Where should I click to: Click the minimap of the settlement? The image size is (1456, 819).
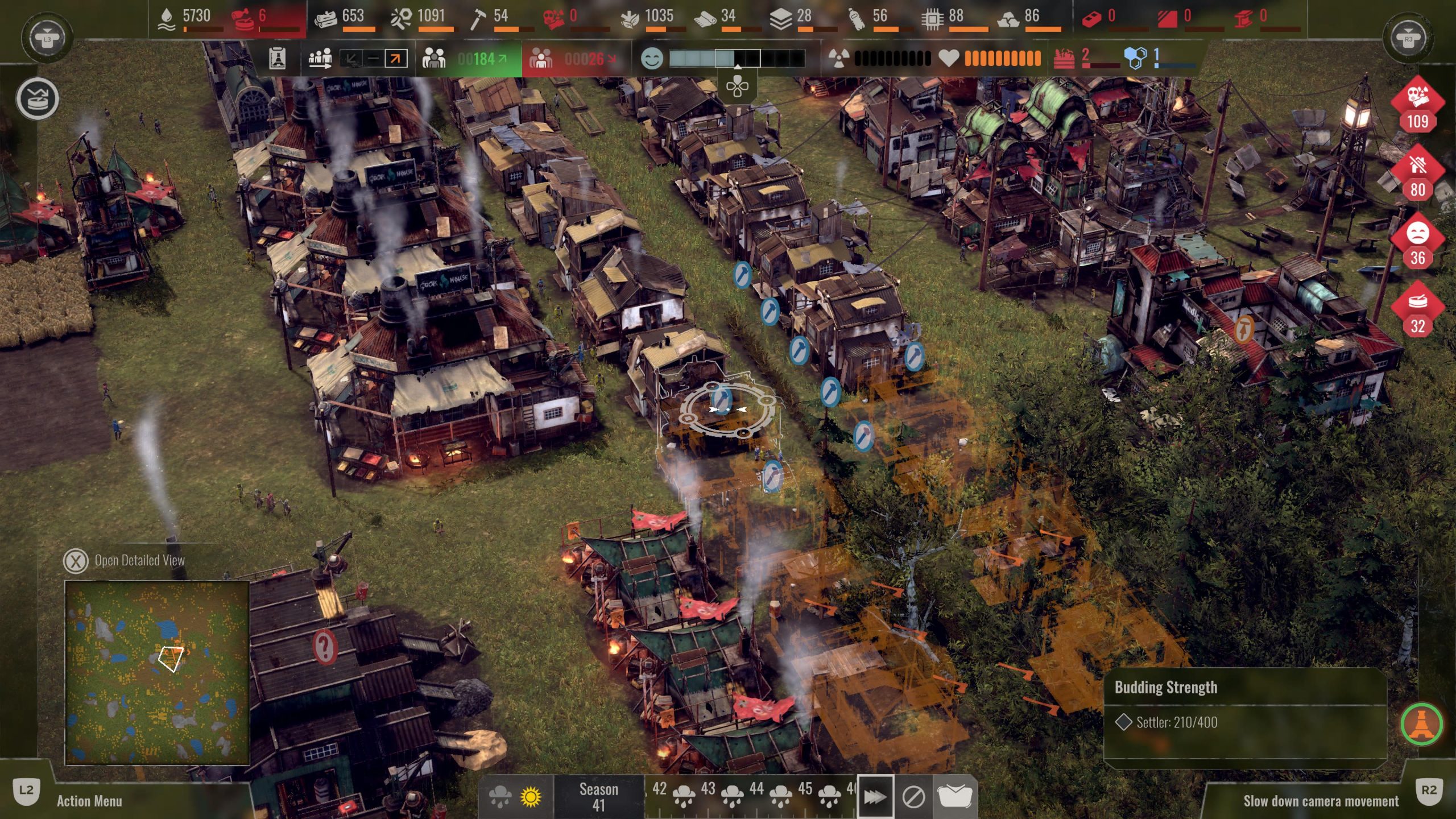click(x=157, y=672)
